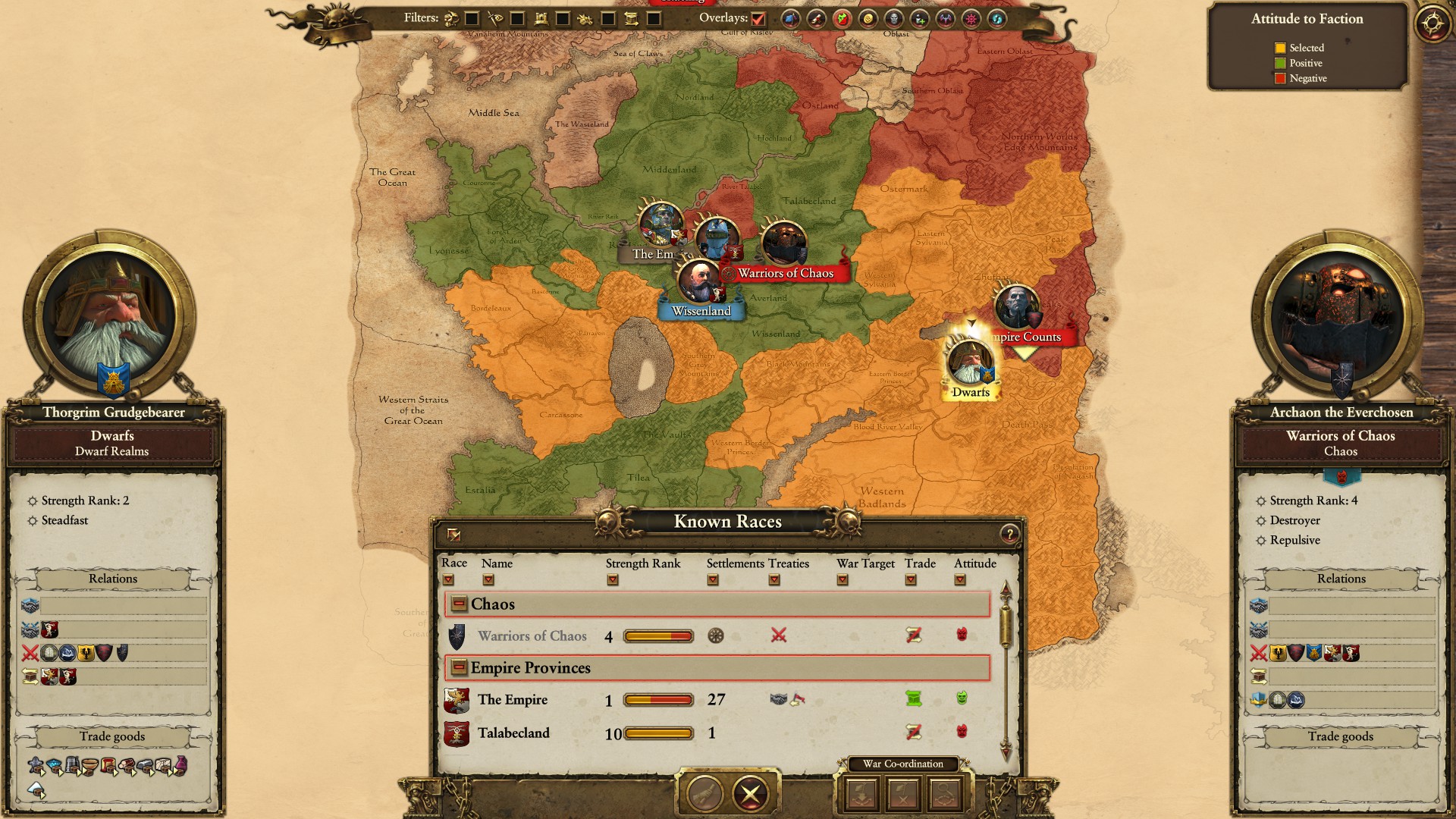Select the Dwarfs faction marker on map
This screenshot has height=819, width=1456.
pos(970,366)
